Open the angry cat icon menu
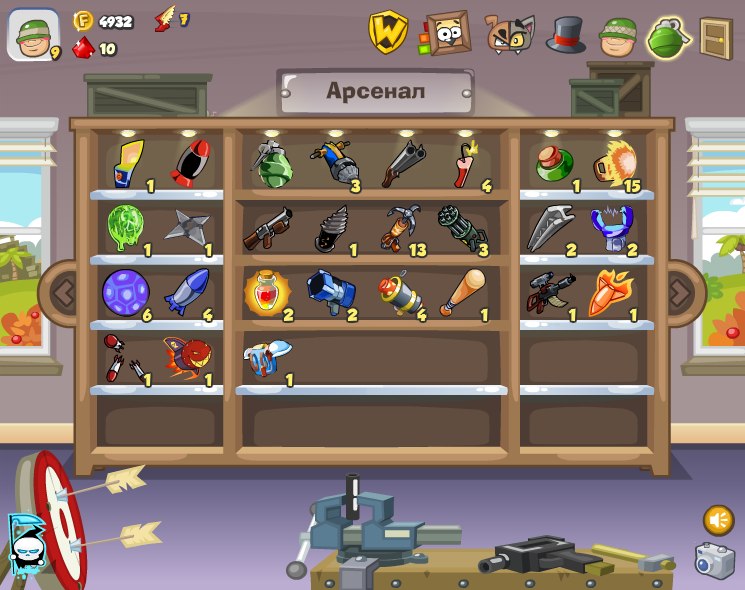The width and height of the screenshot is (745, 590). (x=510, y=34)
